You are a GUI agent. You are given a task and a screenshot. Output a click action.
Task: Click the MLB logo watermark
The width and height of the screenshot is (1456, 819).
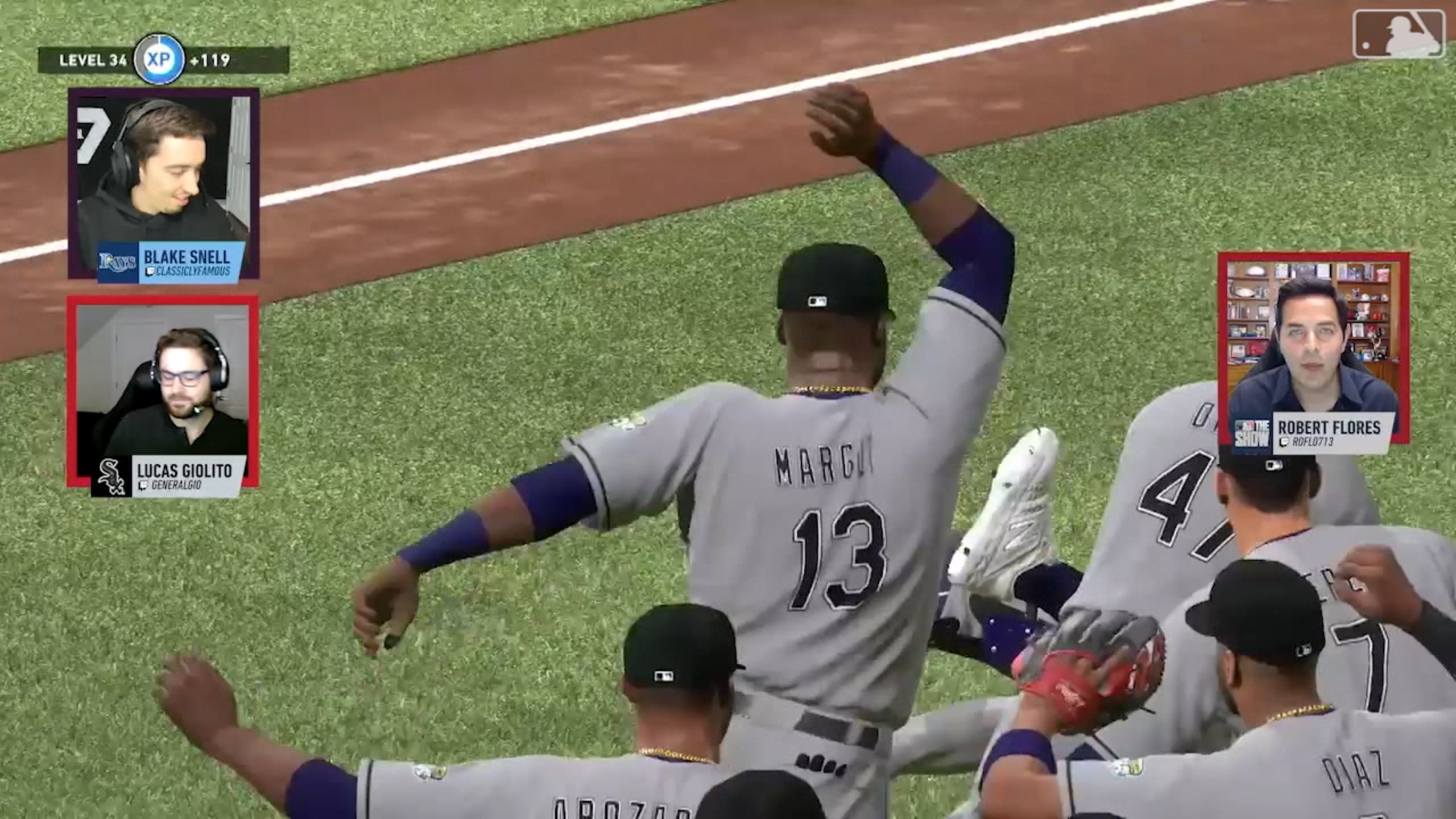(1399, 34)
